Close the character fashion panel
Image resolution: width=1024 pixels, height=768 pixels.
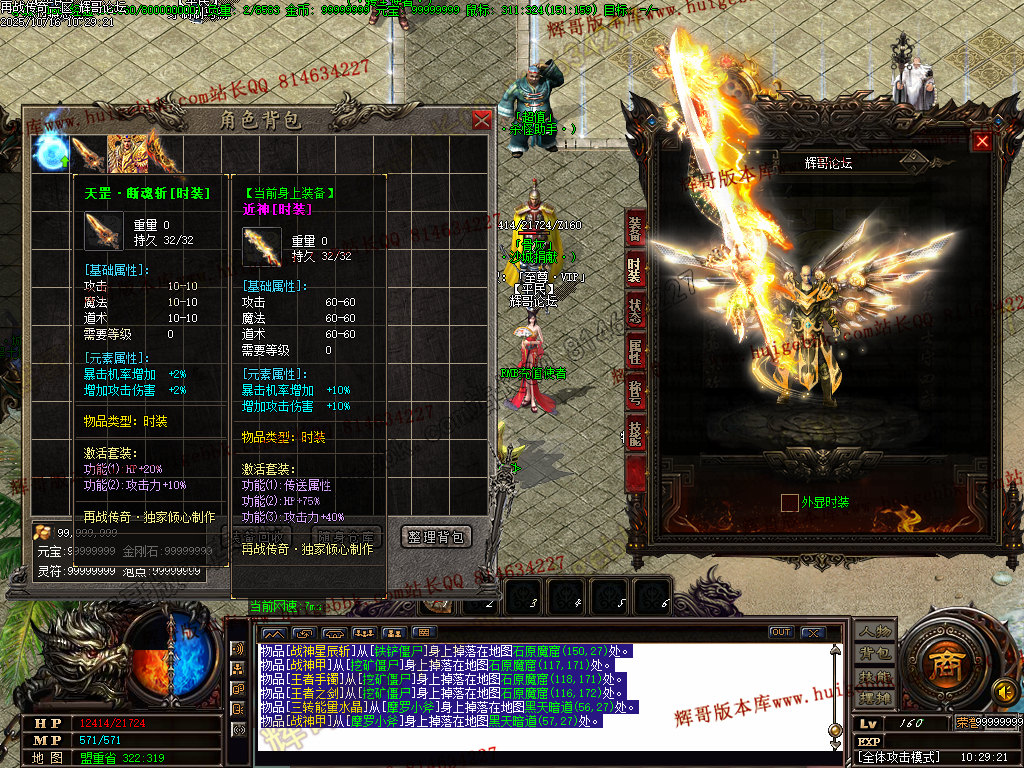point(982,141)
